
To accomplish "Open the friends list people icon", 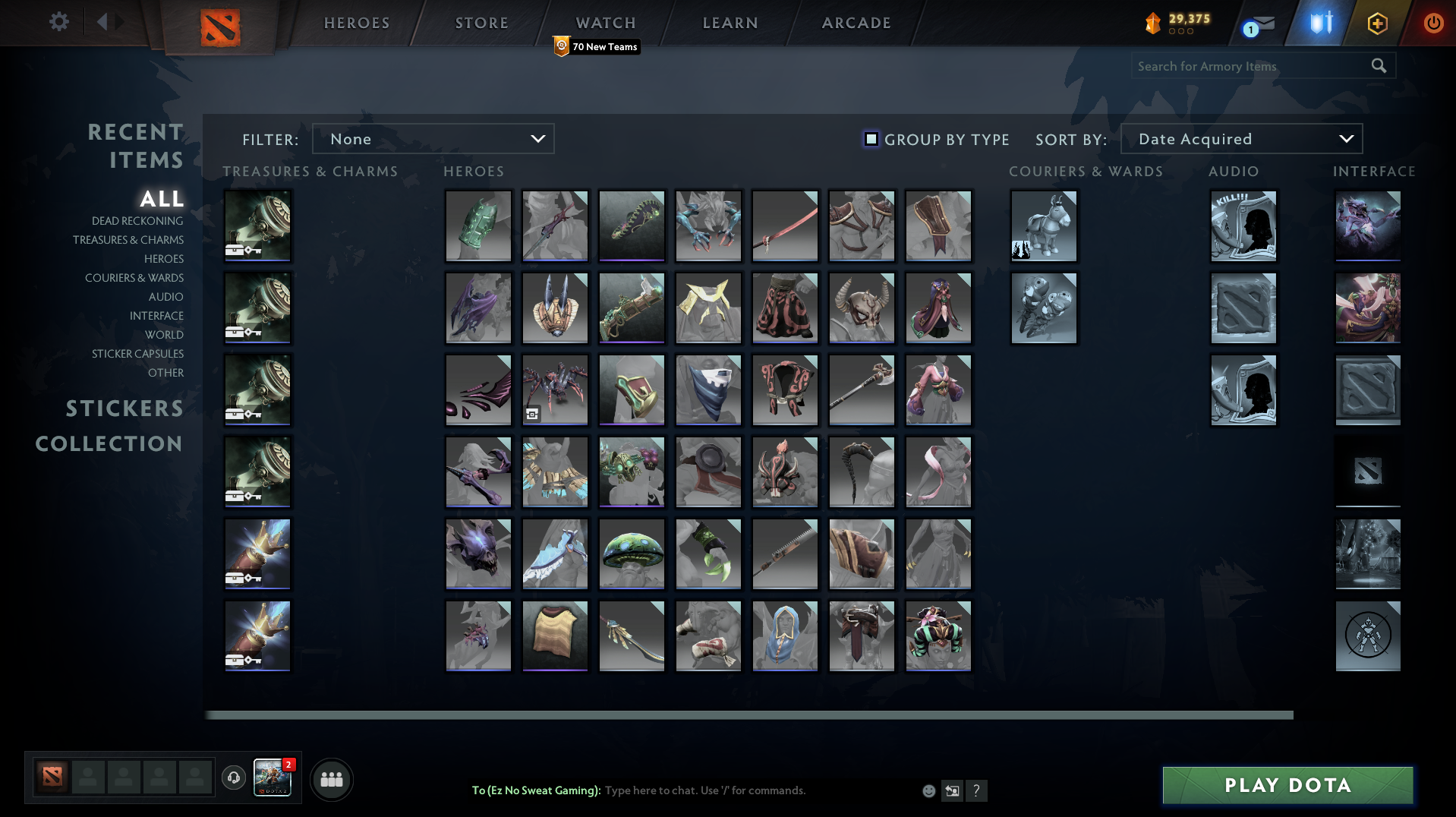I will (330, 779).
